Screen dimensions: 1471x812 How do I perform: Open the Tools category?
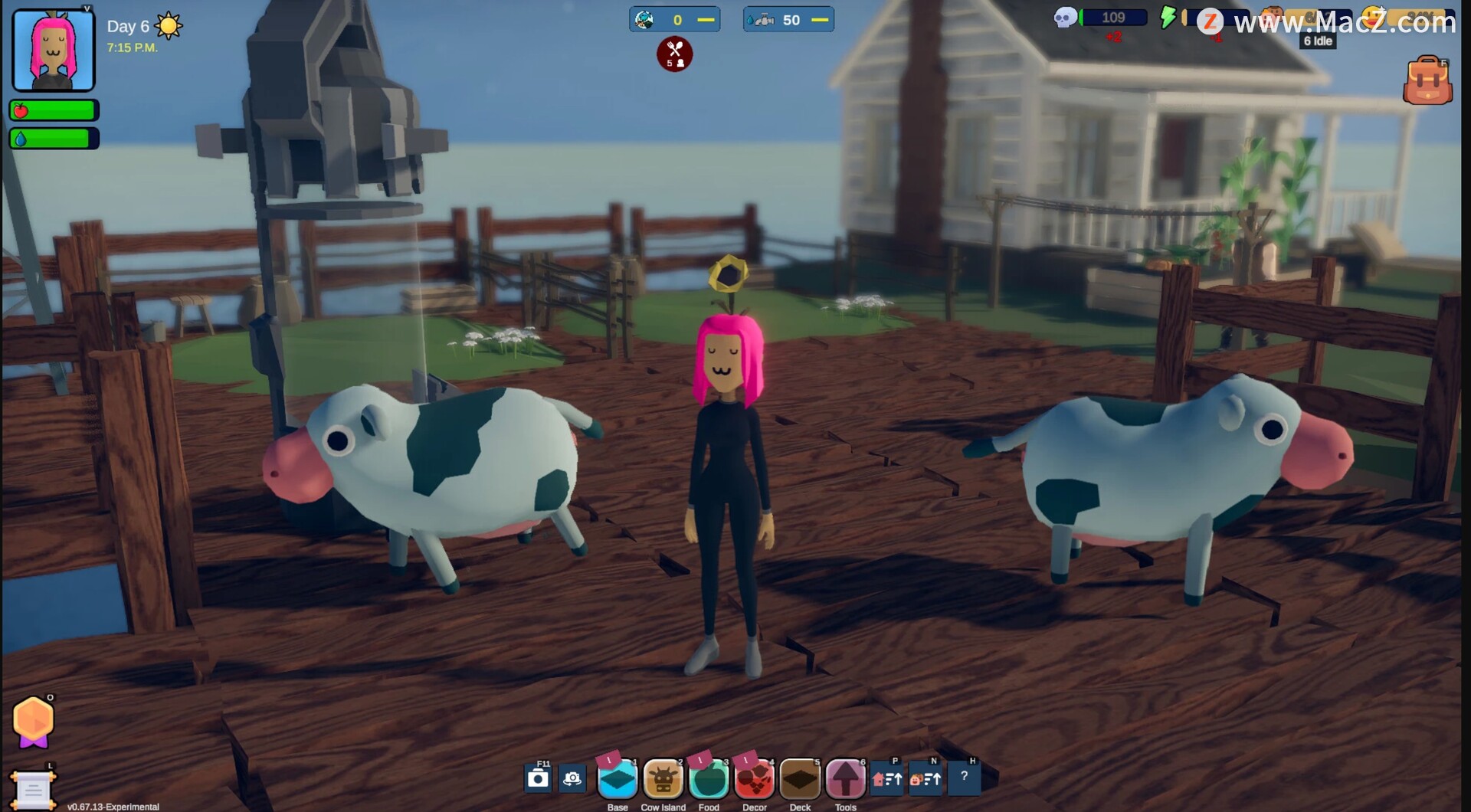845,780
